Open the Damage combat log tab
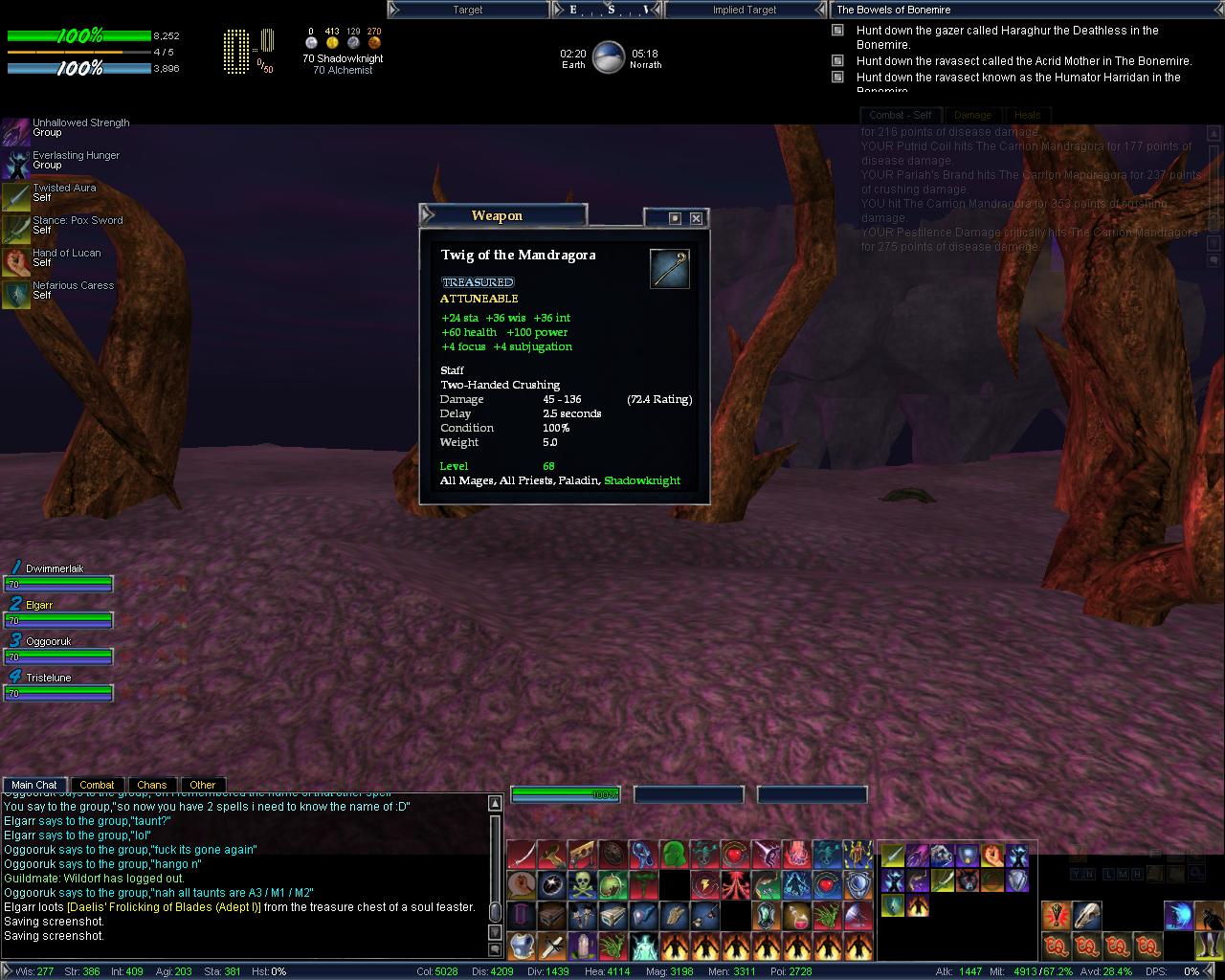Image resolution: width=1225 pixels, height=980 pixels. pyautogui.click(x=972, y=115)
